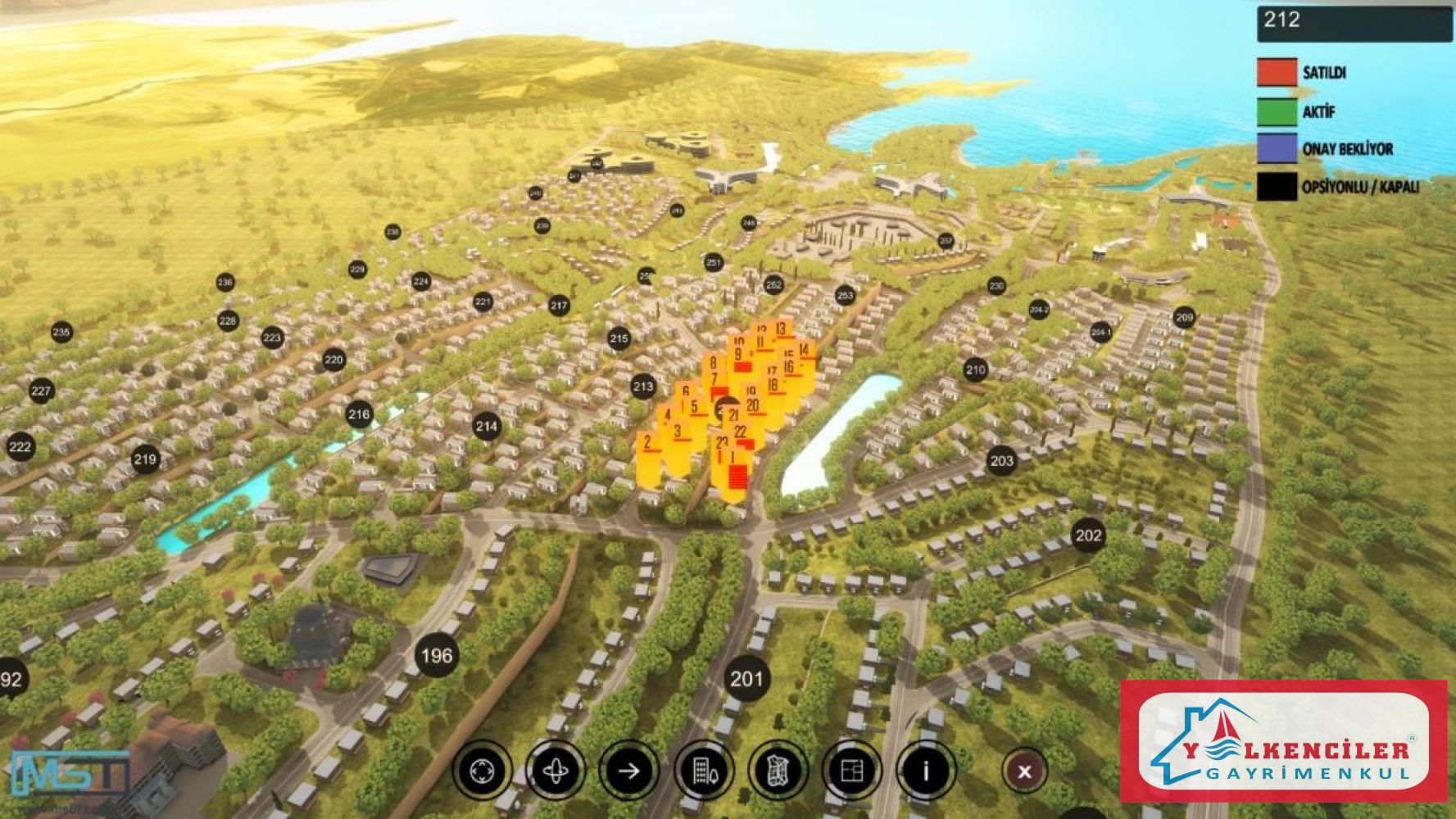Show the site map outline view
This screenshot has width=1456, height=819.
pos(778,771)
